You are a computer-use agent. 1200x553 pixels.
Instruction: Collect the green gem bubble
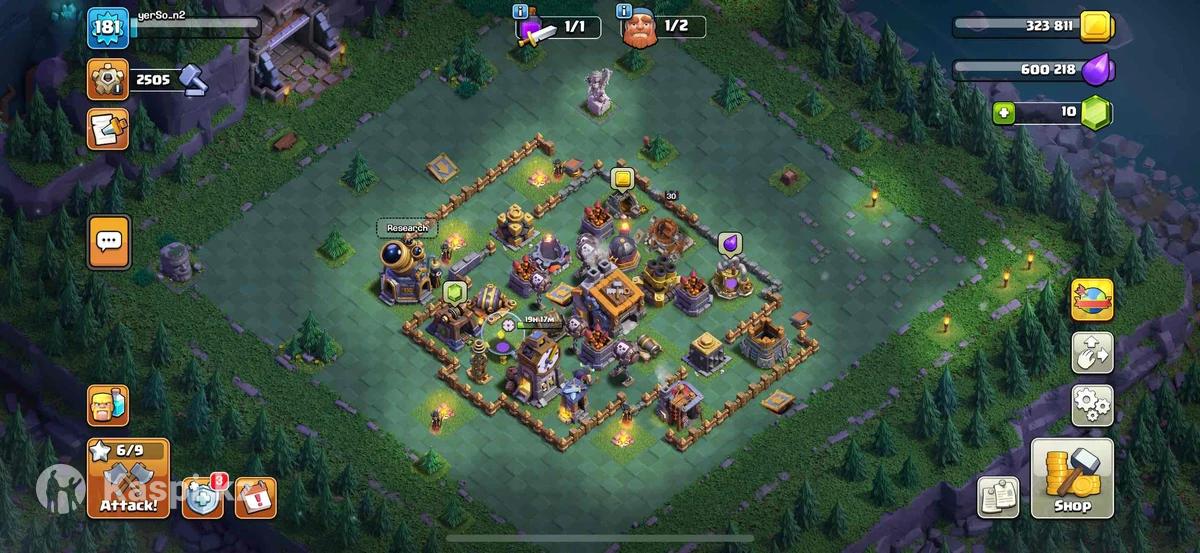(455, 293)
